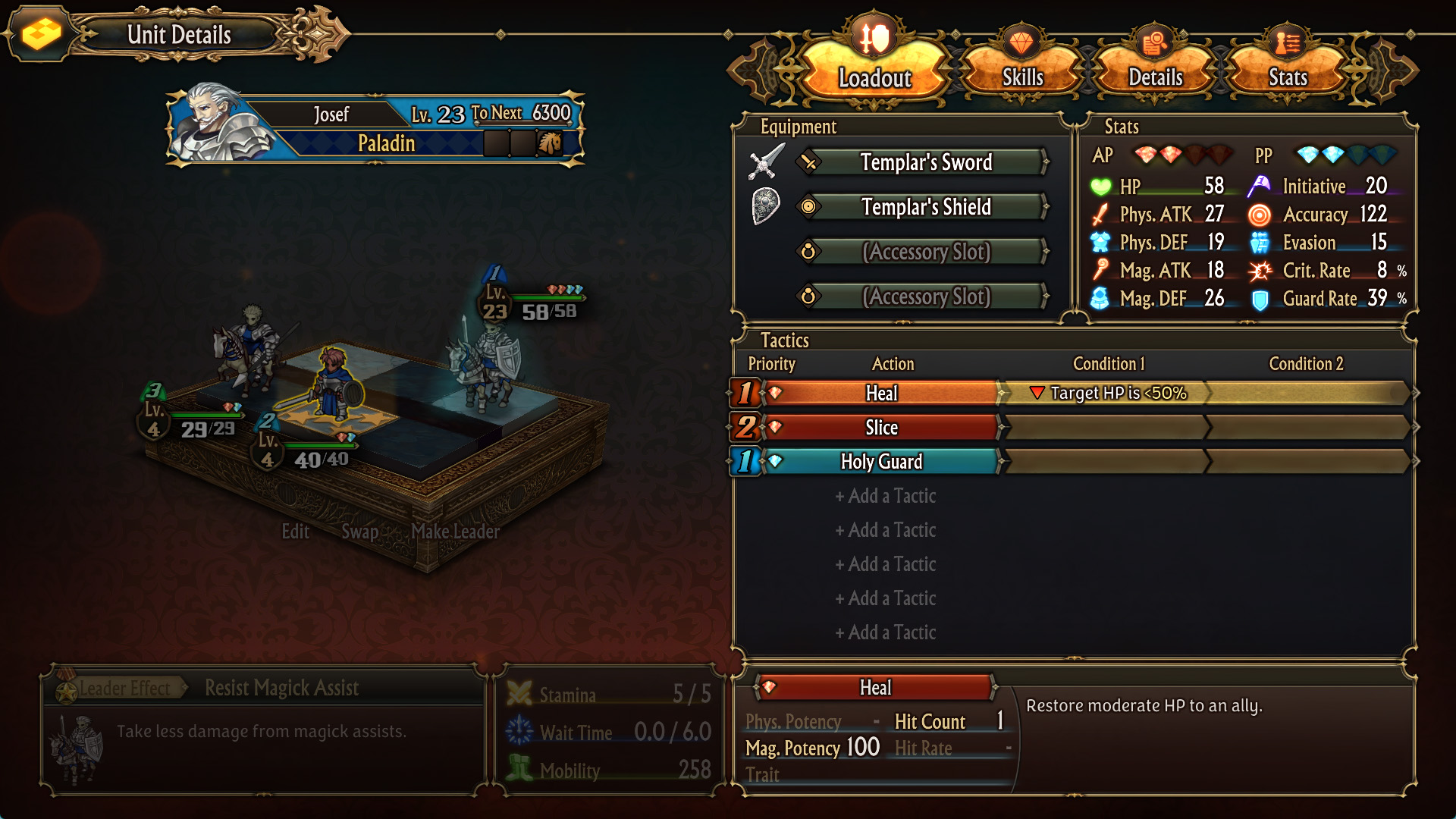This screenshot has height=819, width=1456.
Task: Click Make Leader for this unit
Action: pyautogui.click(x=455, y=532)
